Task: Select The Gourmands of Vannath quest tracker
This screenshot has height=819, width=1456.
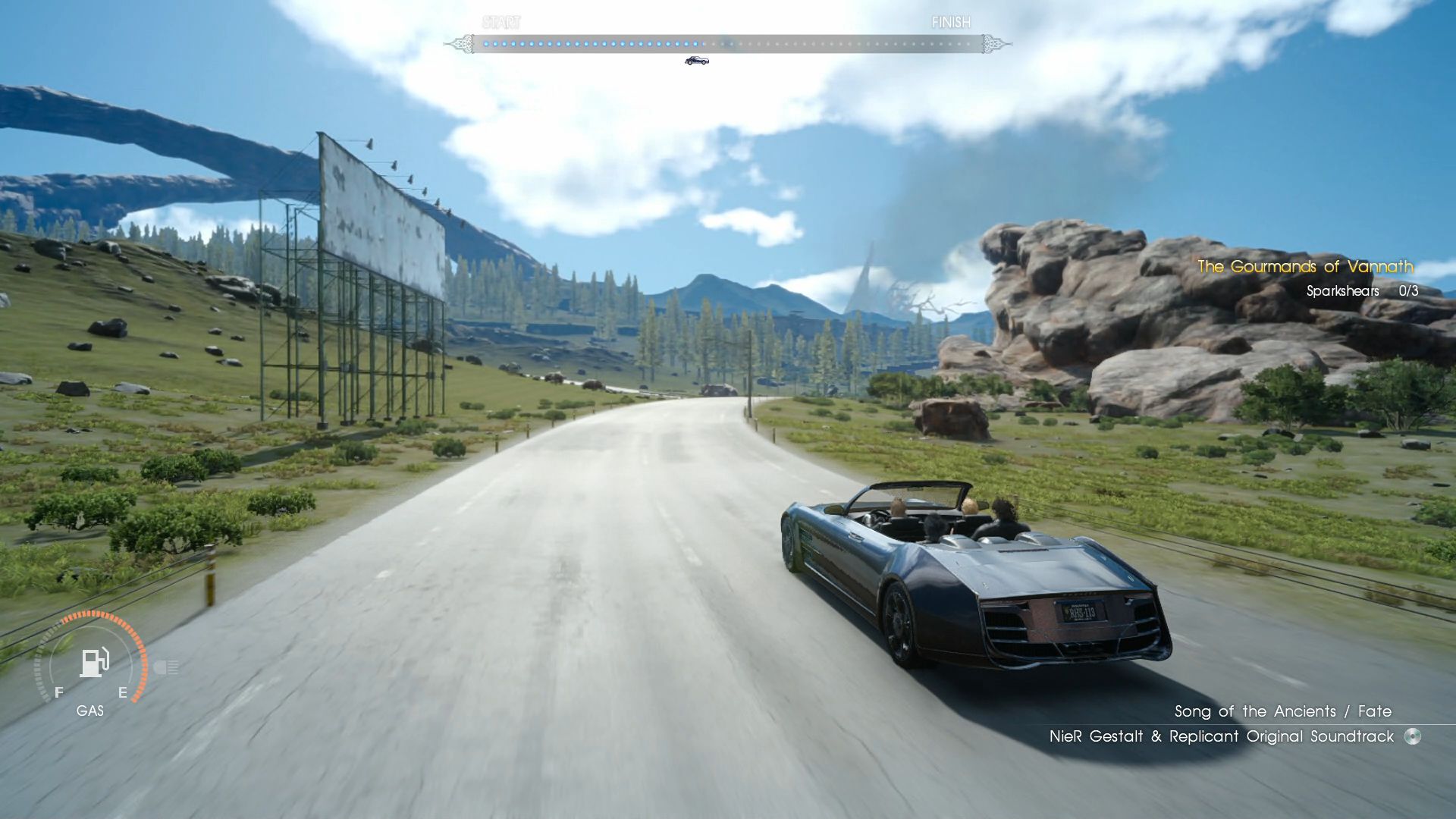Action: pyautogui.click(x=1304, y=267)
